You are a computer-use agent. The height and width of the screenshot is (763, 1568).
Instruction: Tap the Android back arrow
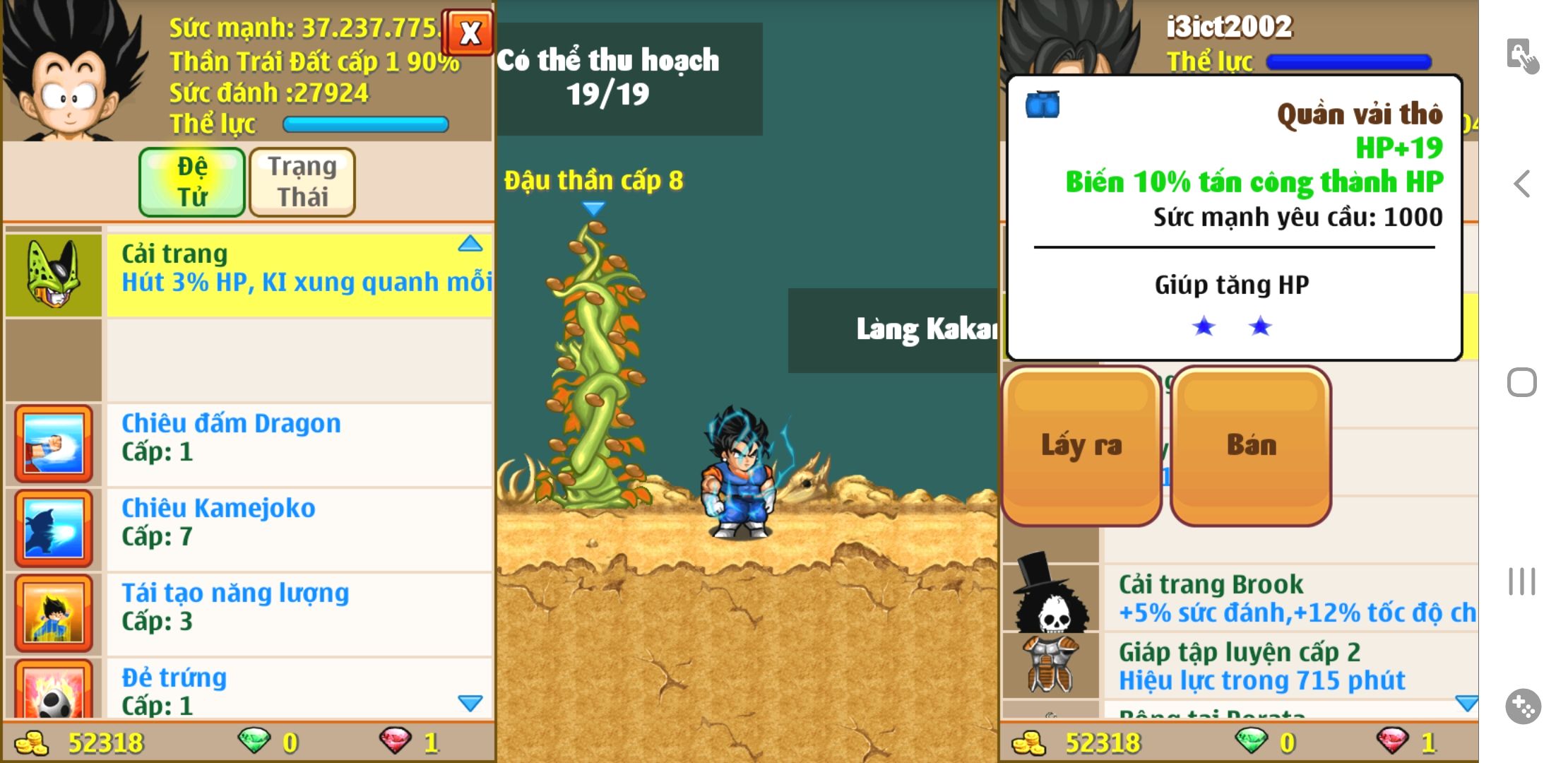tap(1522, 184)
